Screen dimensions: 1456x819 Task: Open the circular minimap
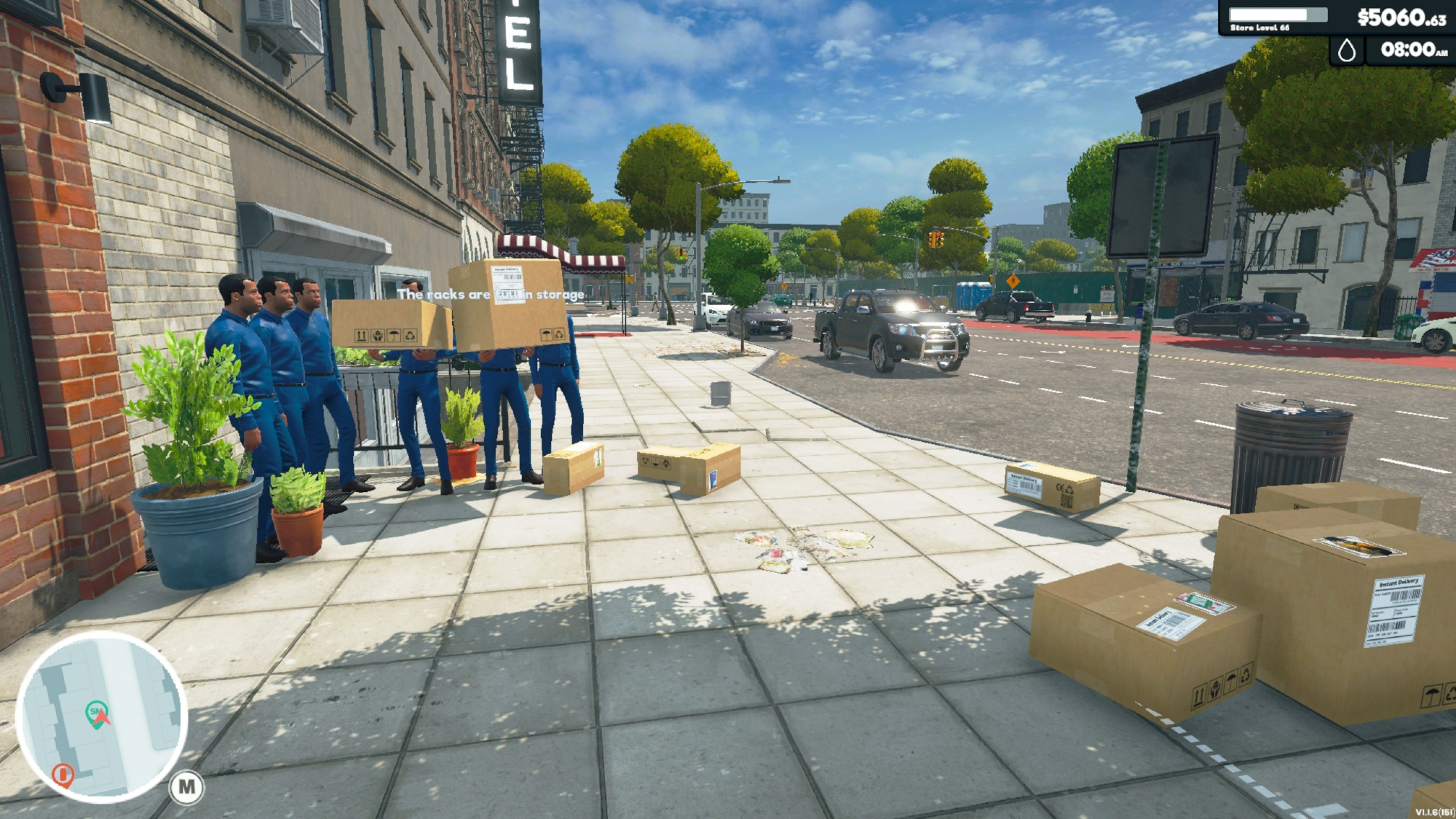[x=102, y=717]
